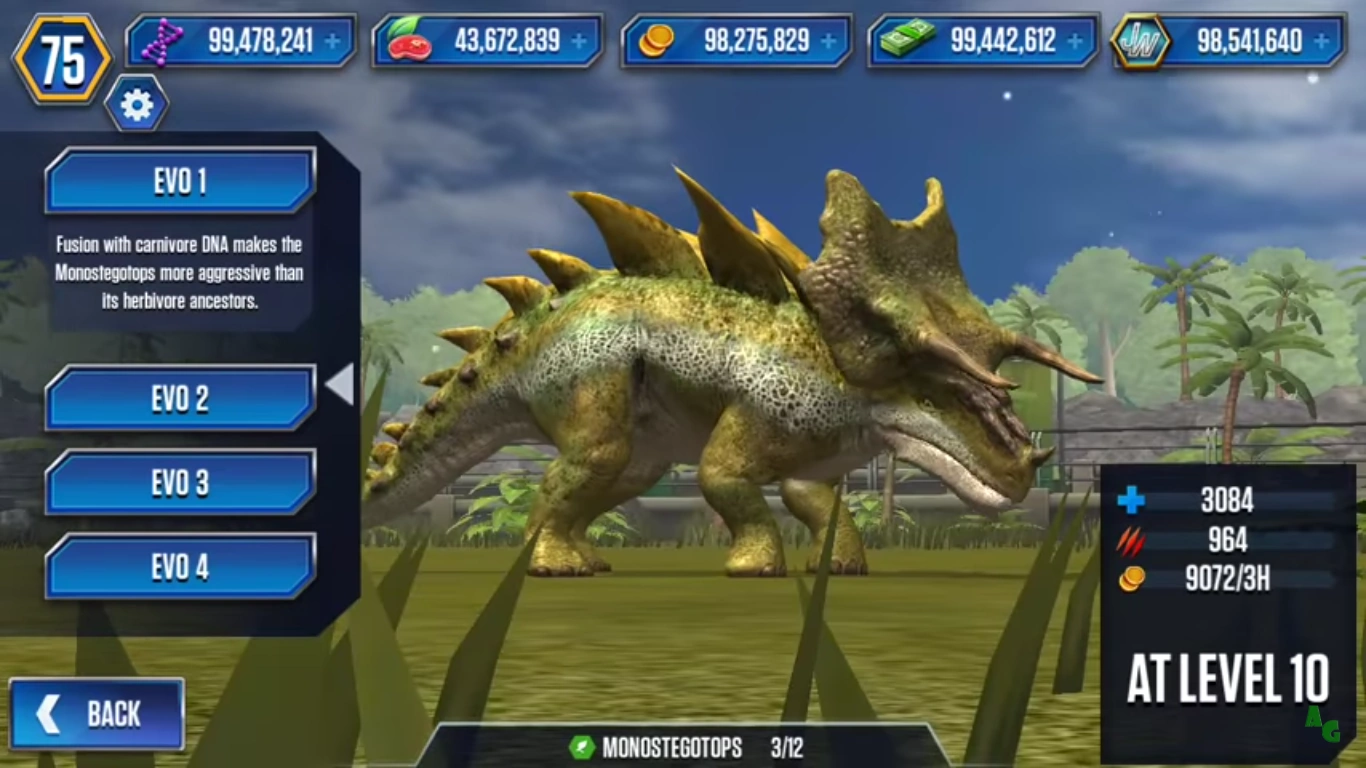This screenshot has width=1366, height=768.
Task: Click the attack claw marks stat icon
Action: point(1130,542)
